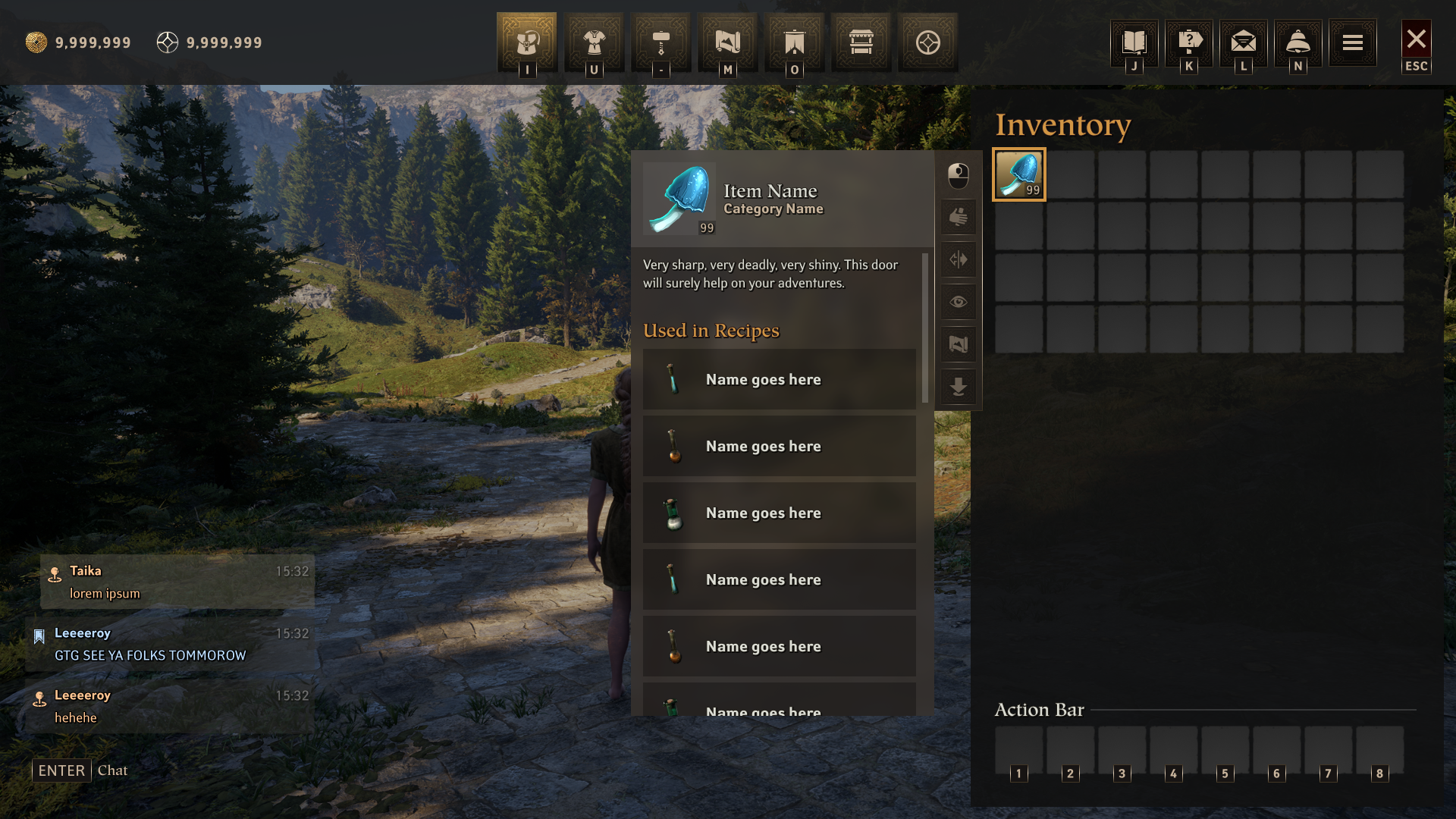
Task: Open the bell notifications
Action: (1298, 42)
